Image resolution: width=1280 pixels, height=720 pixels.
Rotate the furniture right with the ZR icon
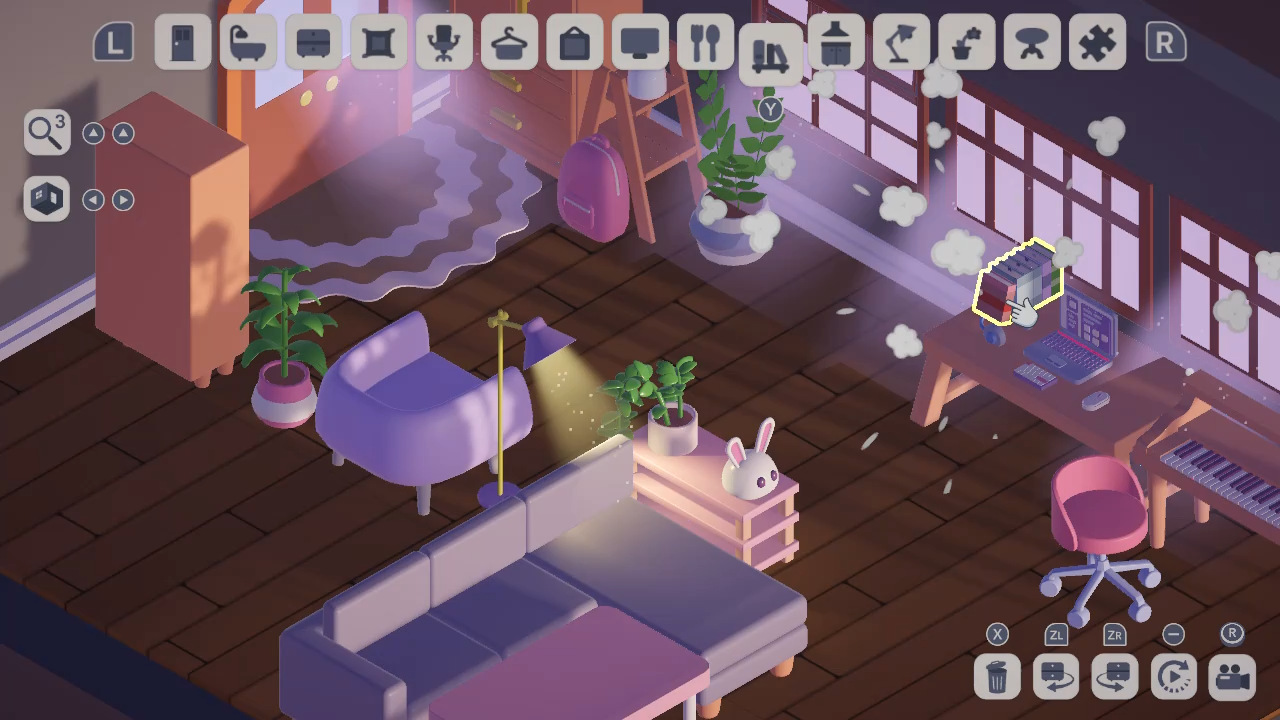pos(1114,677)
